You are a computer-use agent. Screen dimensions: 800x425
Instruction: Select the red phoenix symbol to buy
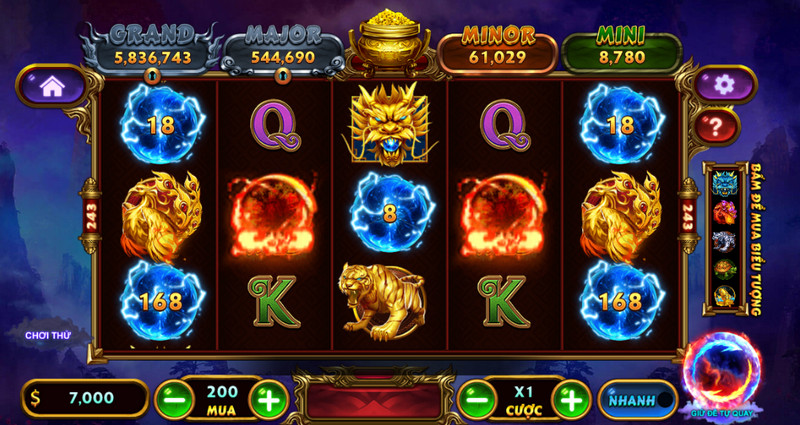tap(725, 212)
